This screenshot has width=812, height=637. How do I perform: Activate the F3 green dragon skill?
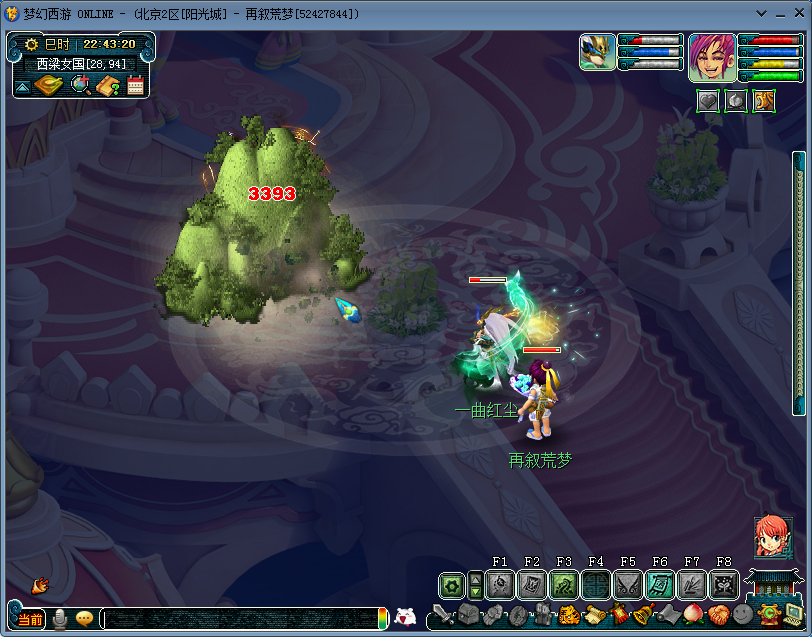click(564, 585)
